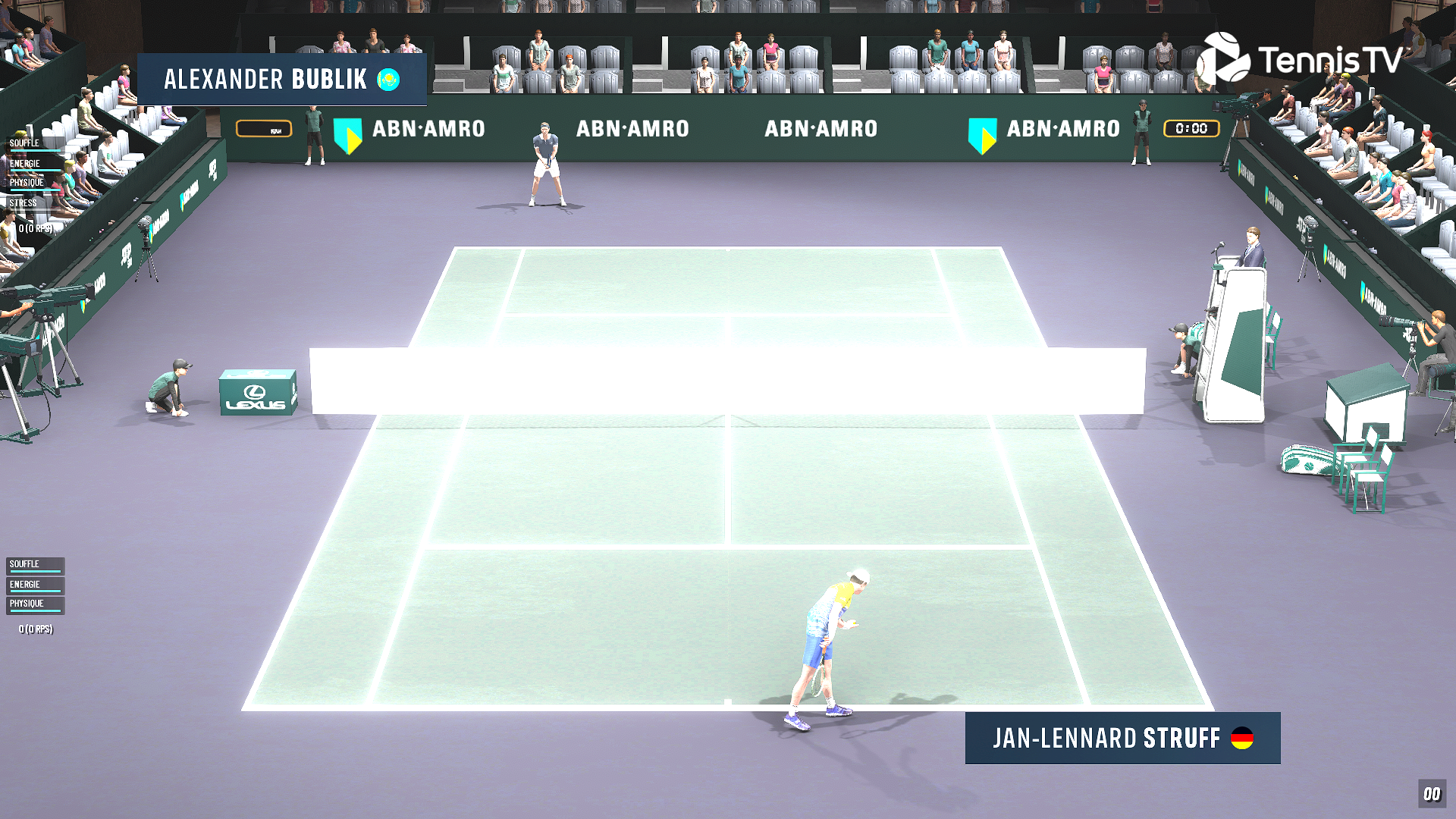Click the Tennis TV logo
Image resolution: width=1456 pixels, height=819 pixels.
click(x=1300, y=59)
